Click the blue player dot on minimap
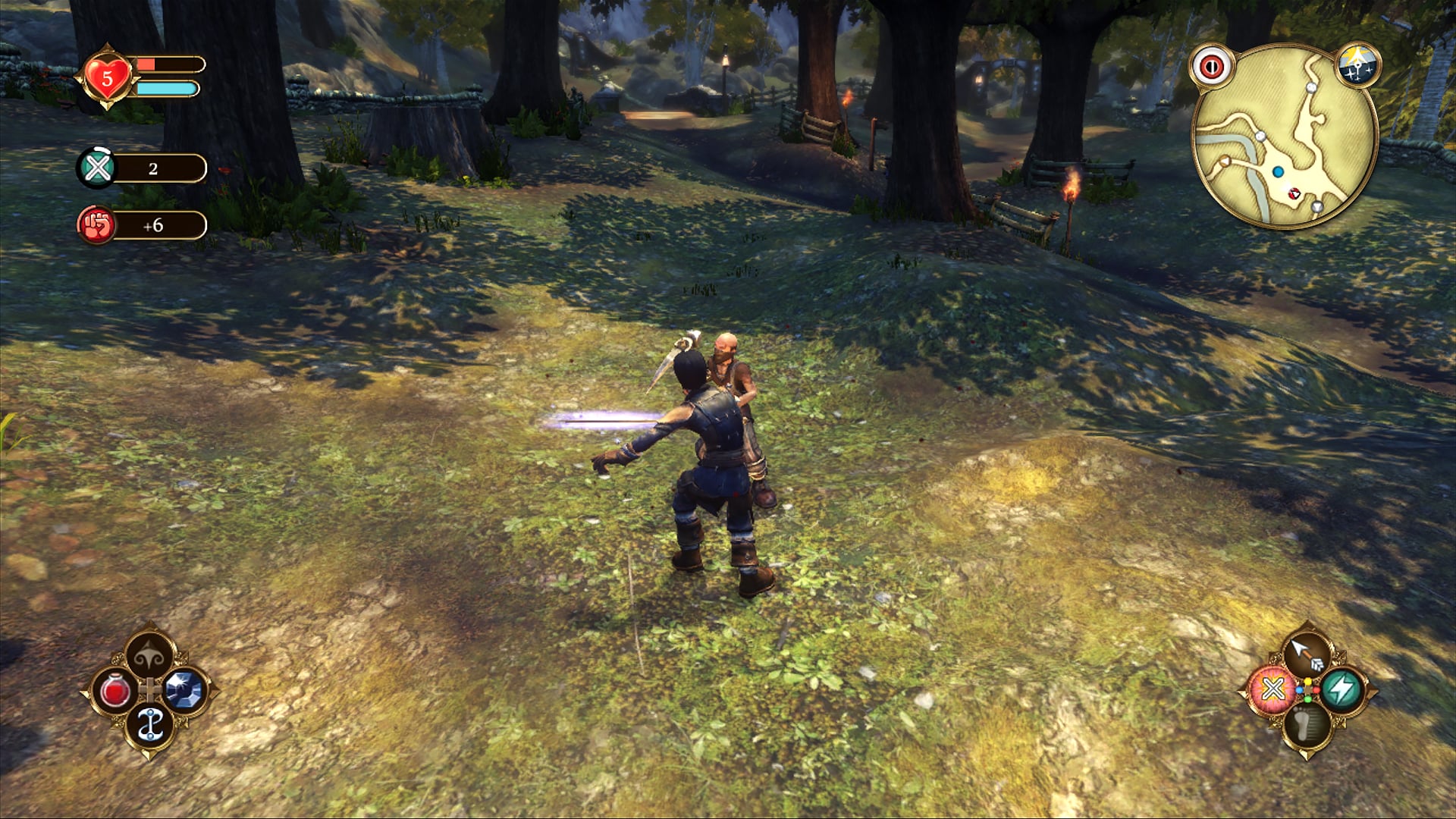 [1280, 173]
